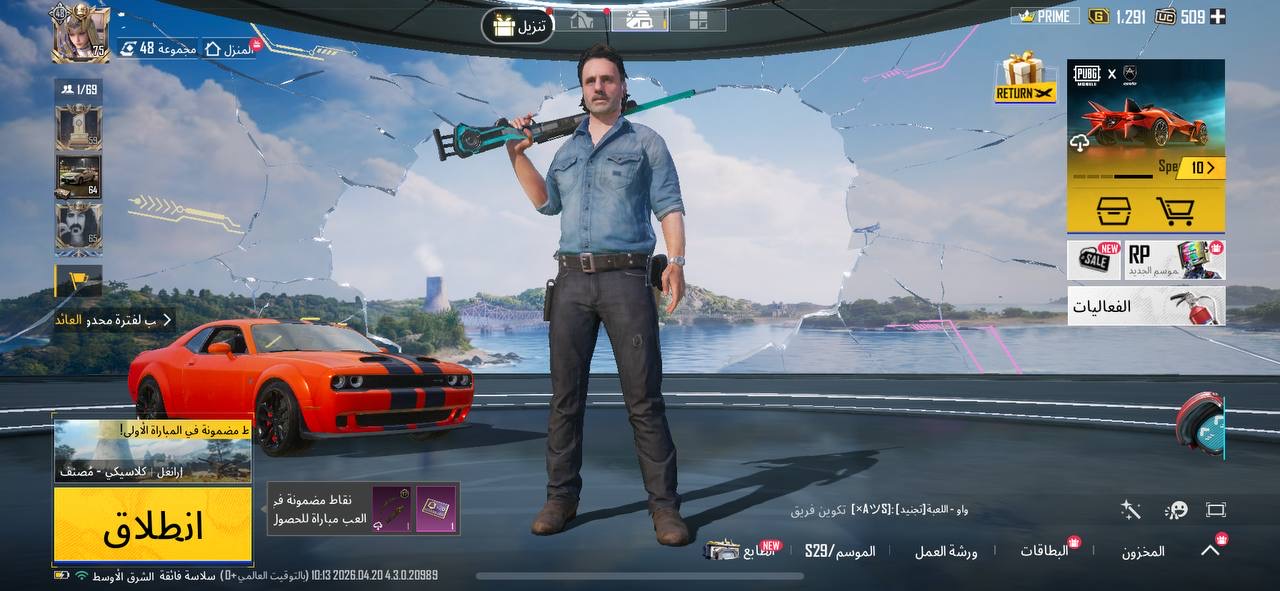Open the crate icon beside the cart
The height and width of the screenshot is (591, 1280).
[1113, 211]
